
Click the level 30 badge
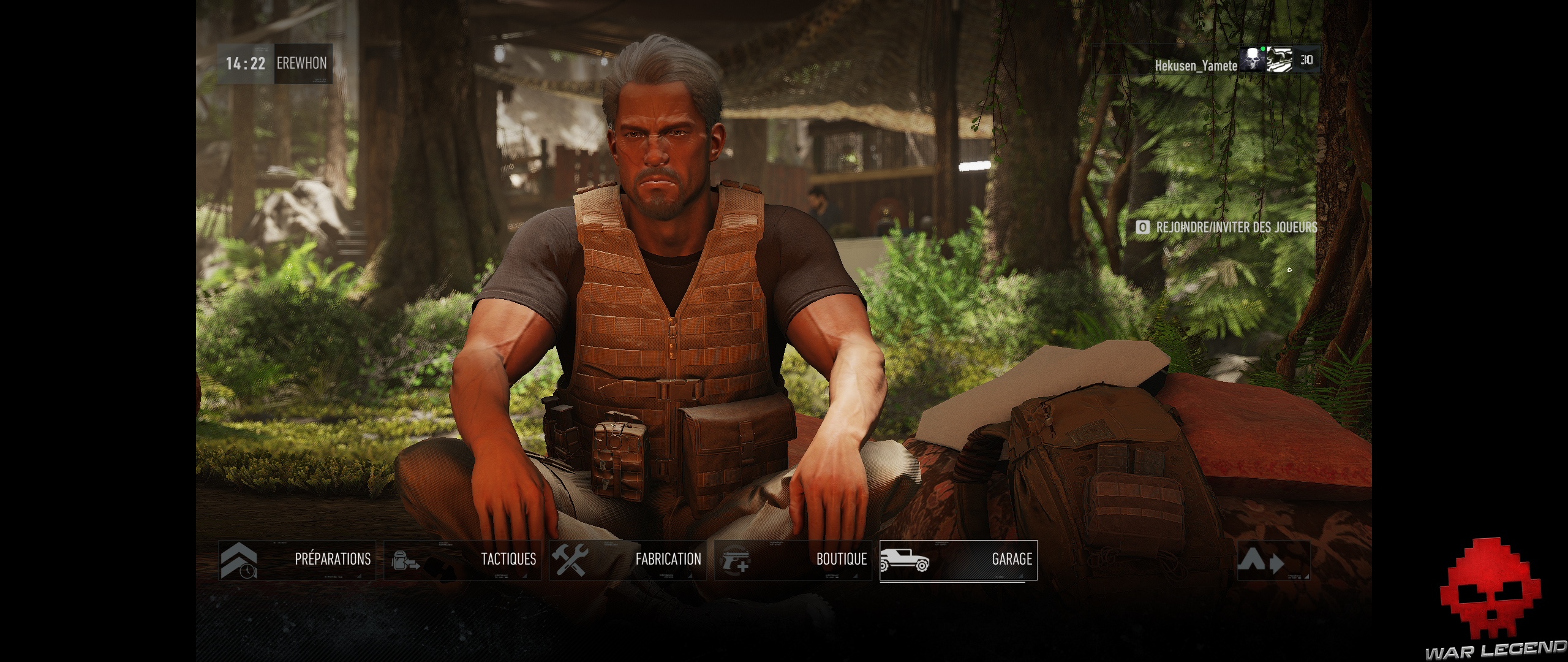[x=1307, y=61]
